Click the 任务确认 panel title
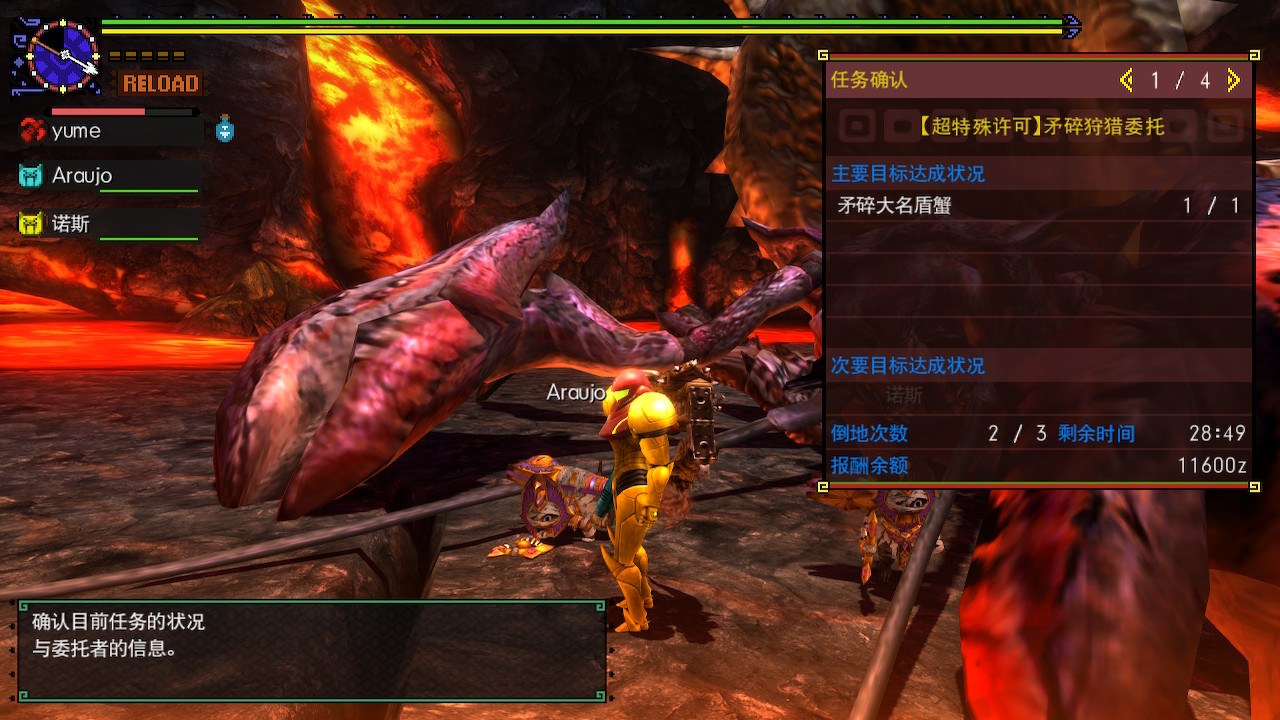Viewport: 1280px width, 720px height. point(869,81)
